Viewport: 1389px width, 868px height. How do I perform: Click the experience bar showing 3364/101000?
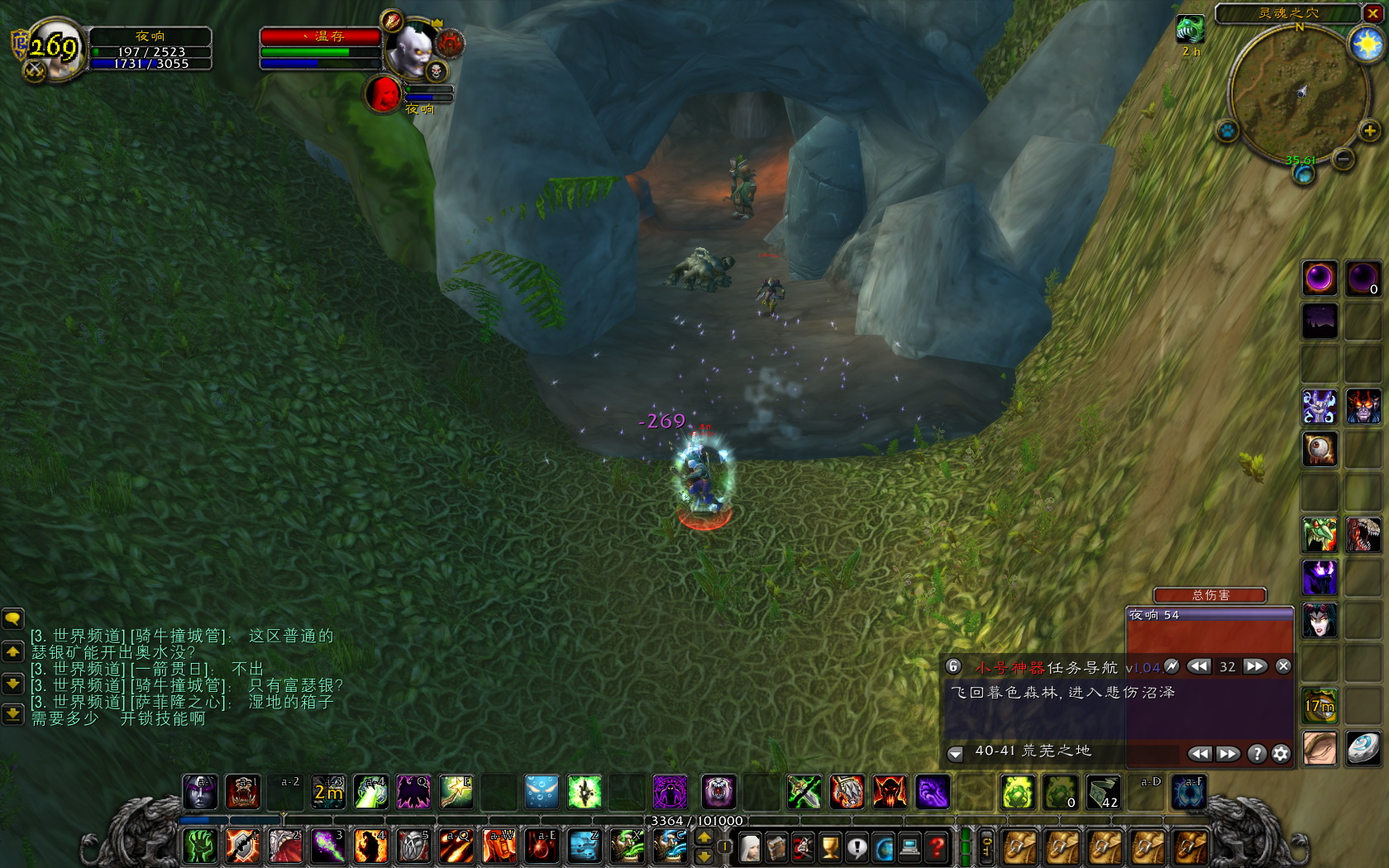[x=697, y=822]
